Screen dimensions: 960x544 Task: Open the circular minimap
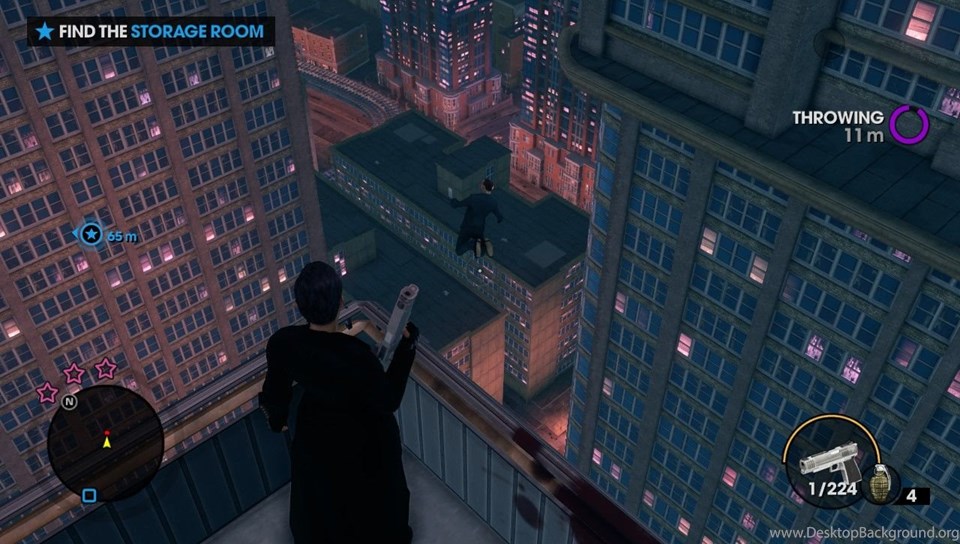coord(105,442)
